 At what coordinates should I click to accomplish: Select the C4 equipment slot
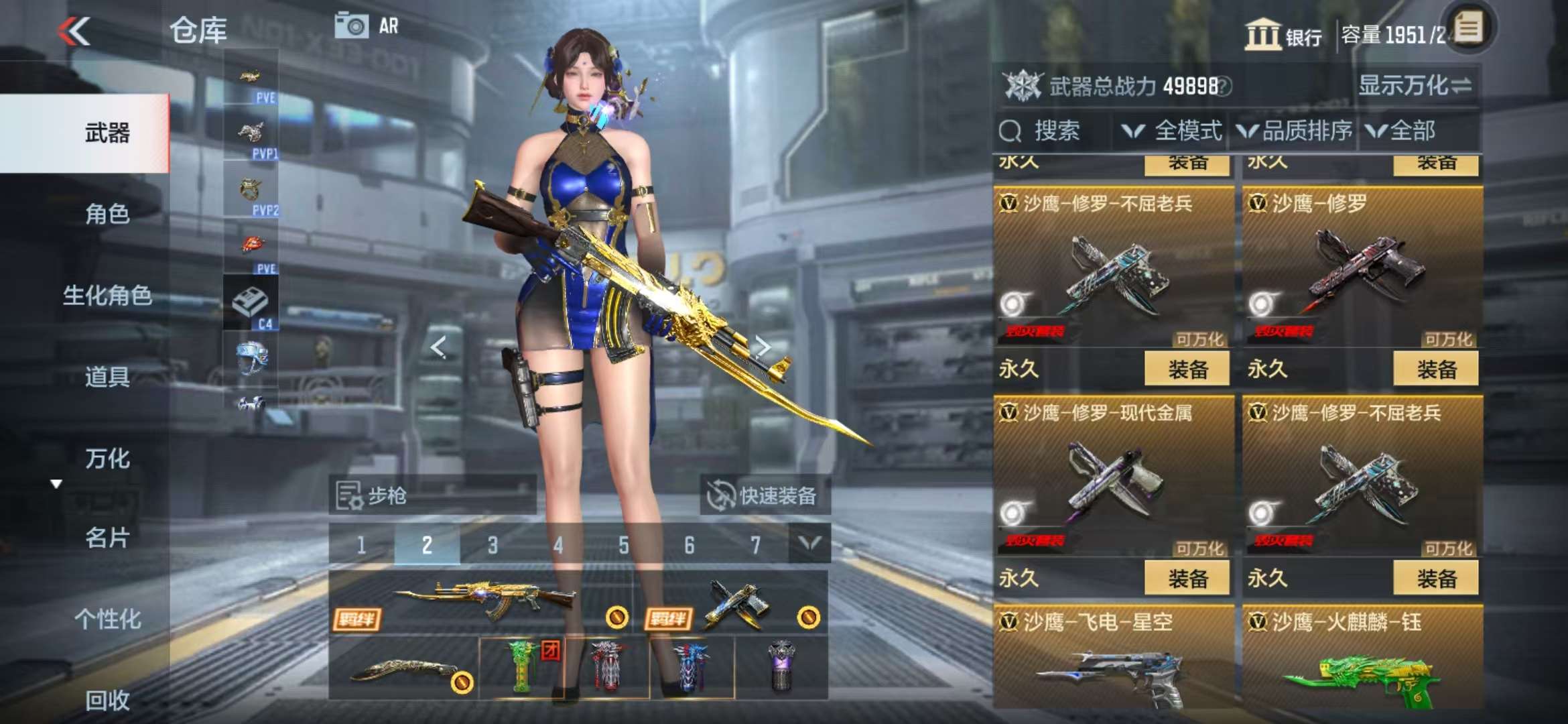(251, 305)
